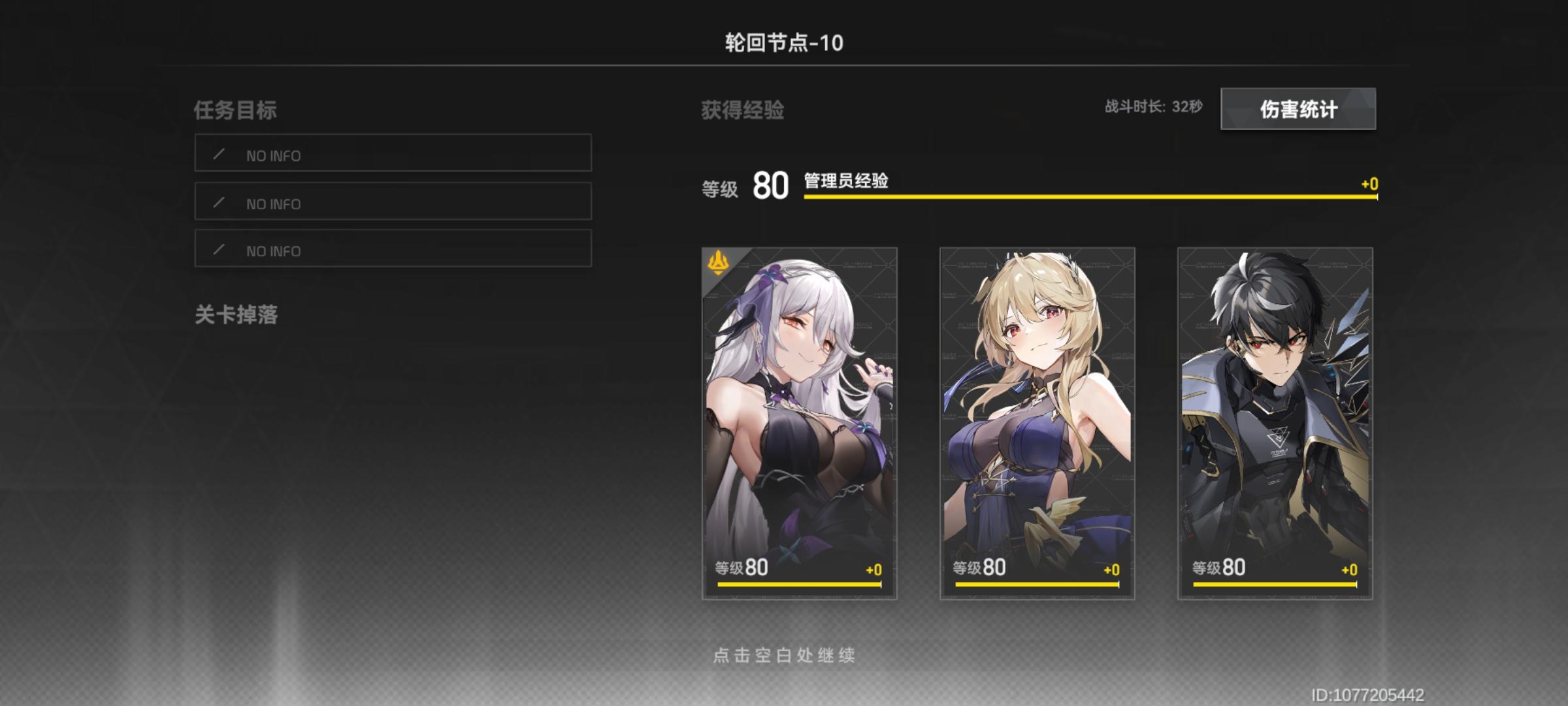This screenshot has width=1568, height=706.
Task: Click the pencil icon on third NO INFO row
Action: (x=221, y=250)
